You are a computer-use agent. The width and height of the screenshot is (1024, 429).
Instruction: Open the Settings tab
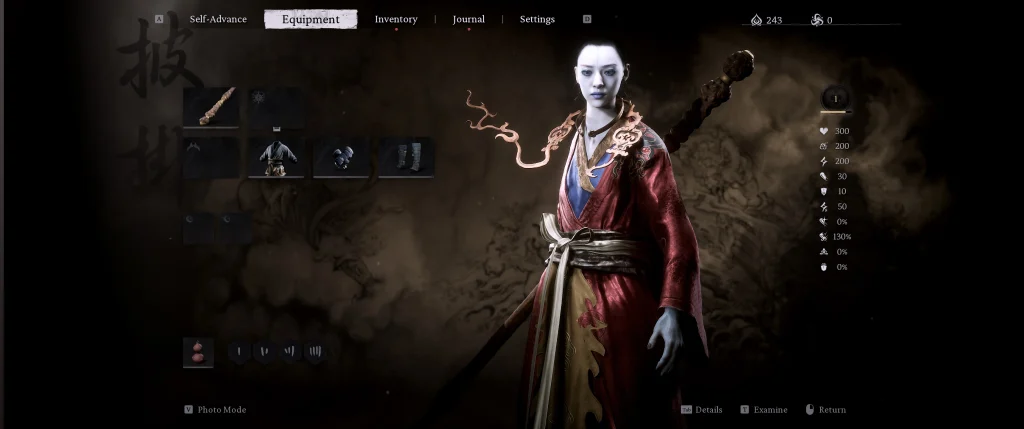pos(537,19)
